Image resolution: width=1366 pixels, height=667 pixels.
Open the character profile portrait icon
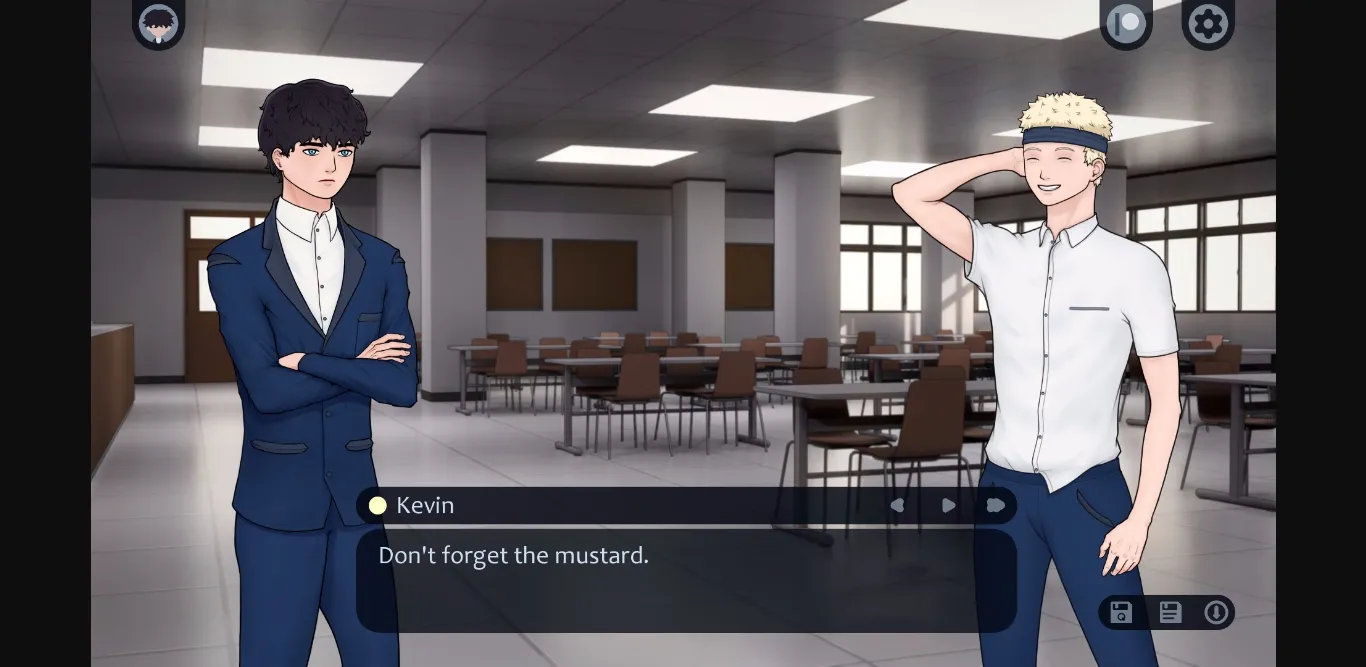click(x=158, y=23)
